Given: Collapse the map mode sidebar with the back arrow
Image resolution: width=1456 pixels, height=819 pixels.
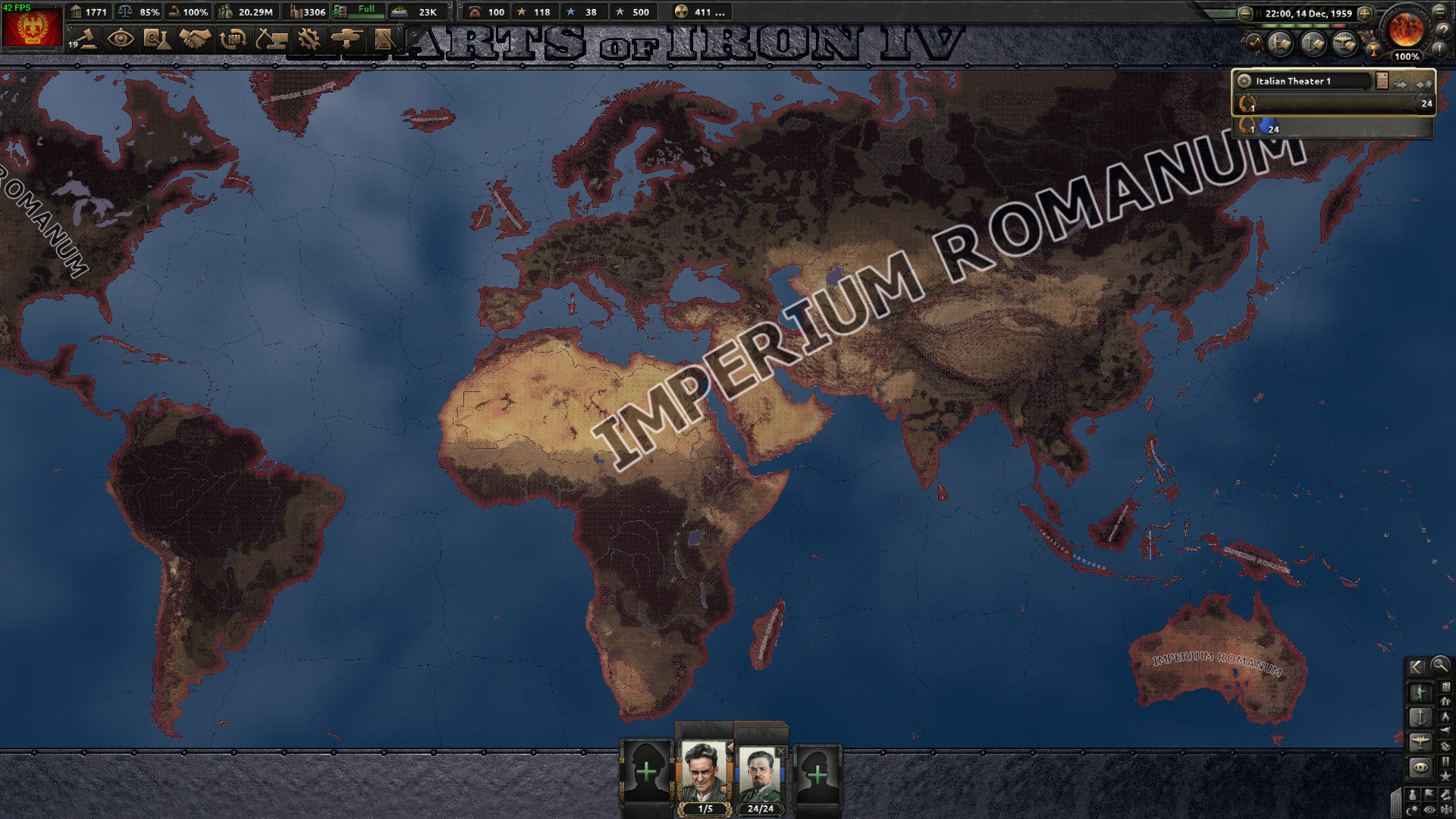Looking at the screenshot, I should 1416,666.
